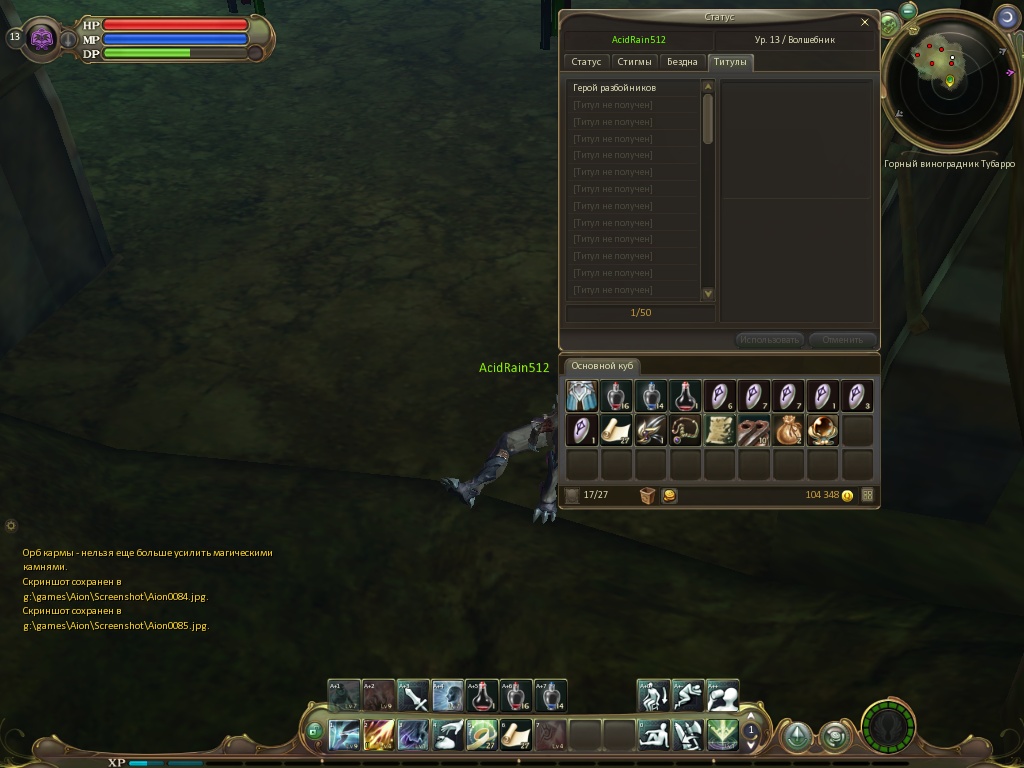Select the feathered wing item in inventory
This screenshot has height=768, width=1024.
coord(651,431)
